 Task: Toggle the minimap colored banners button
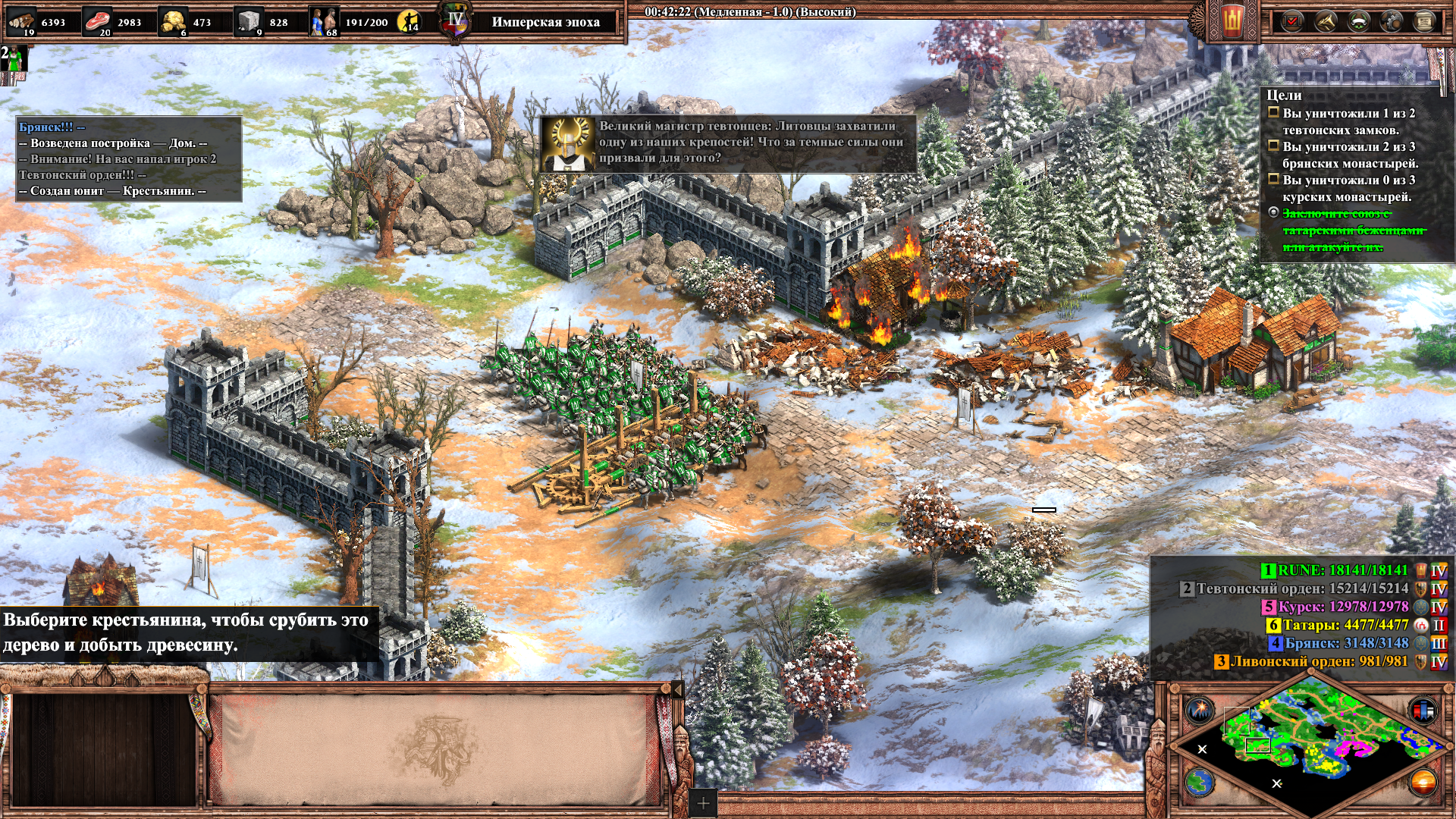(x=1423, y=711)
